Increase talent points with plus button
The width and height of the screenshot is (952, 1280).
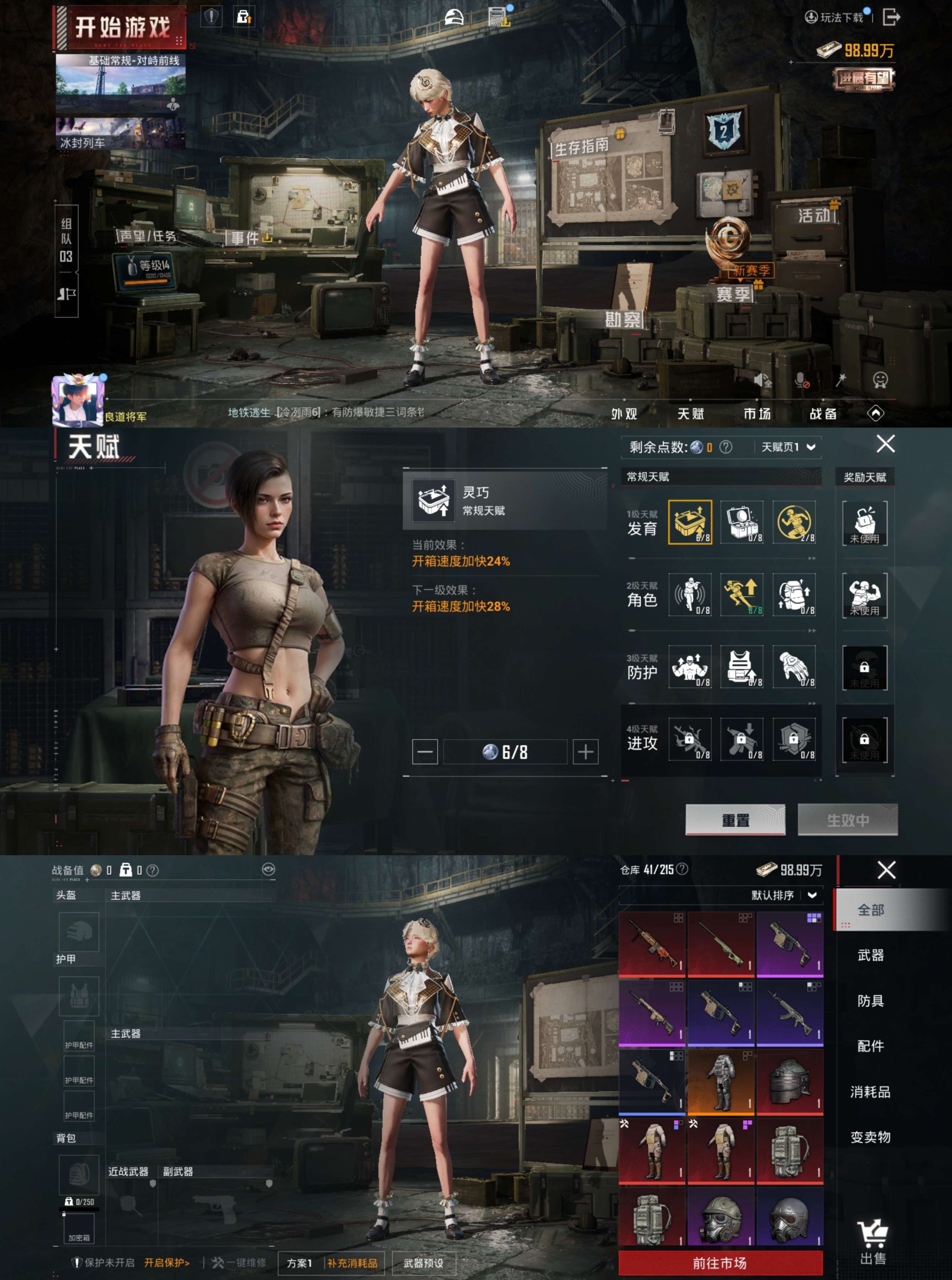(586, 752)
